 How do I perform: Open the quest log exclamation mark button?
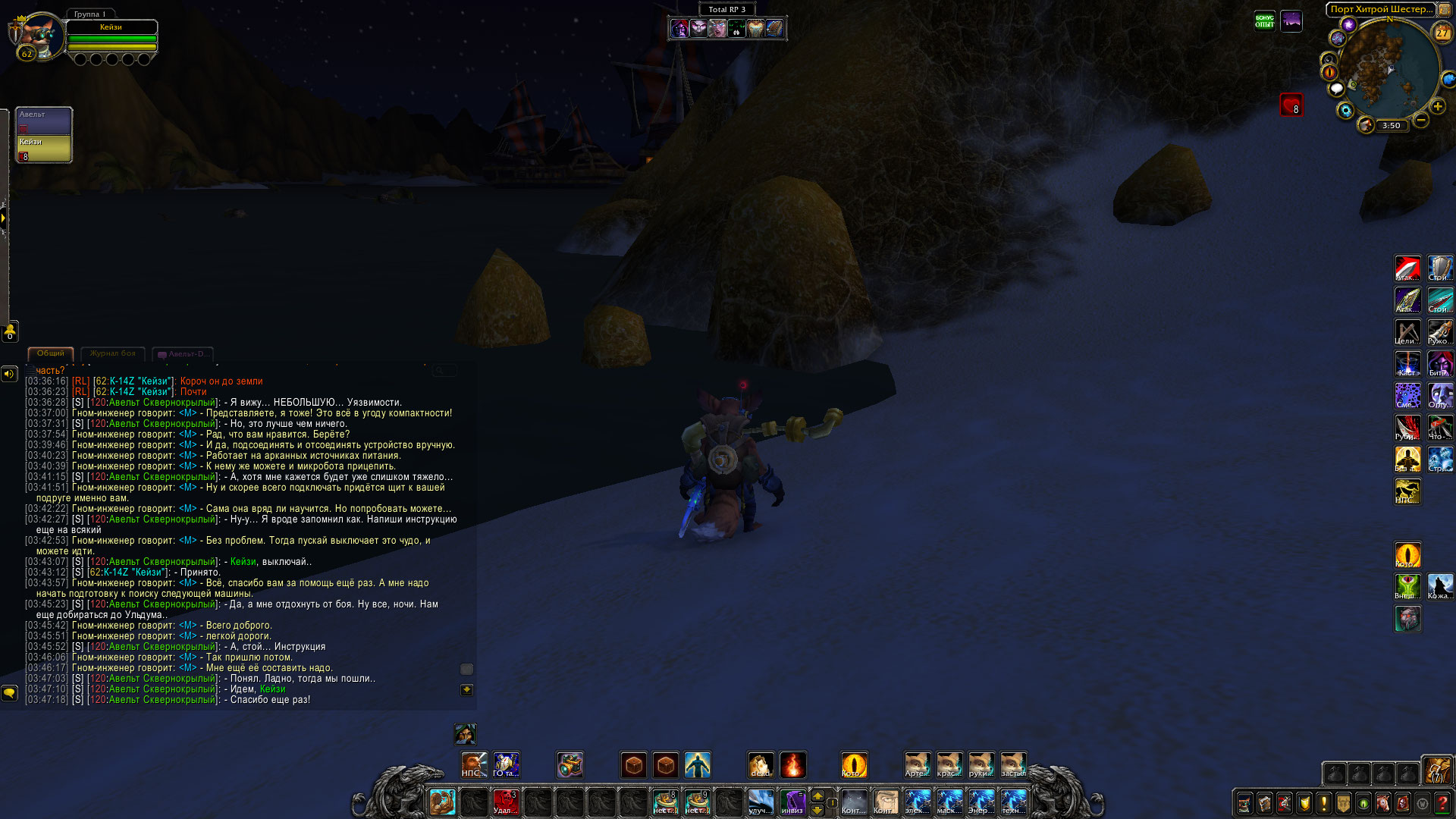(1324, 803)
